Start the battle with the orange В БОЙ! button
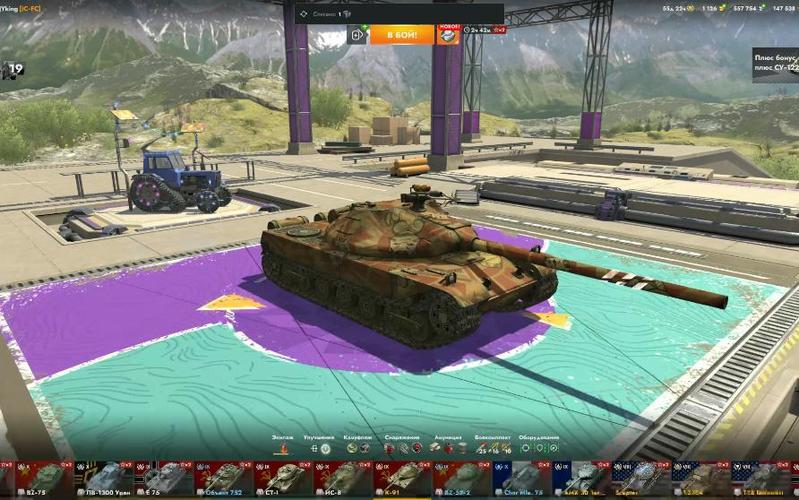The height and width of the screenshot is (500, 799). pos(401,35)
